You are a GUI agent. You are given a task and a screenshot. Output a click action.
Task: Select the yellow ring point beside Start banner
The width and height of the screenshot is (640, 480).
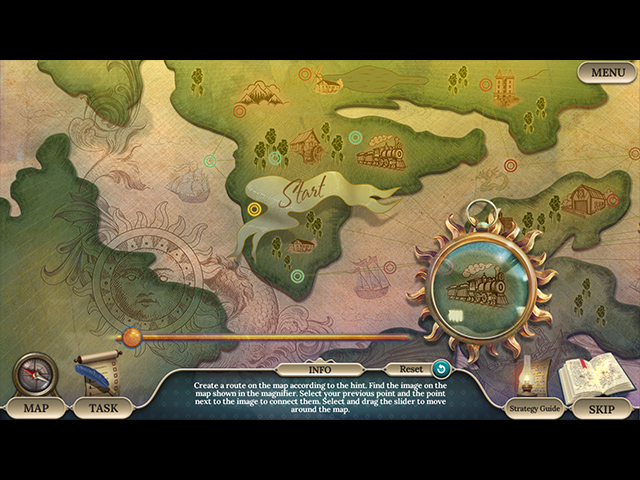pos(255,210)
